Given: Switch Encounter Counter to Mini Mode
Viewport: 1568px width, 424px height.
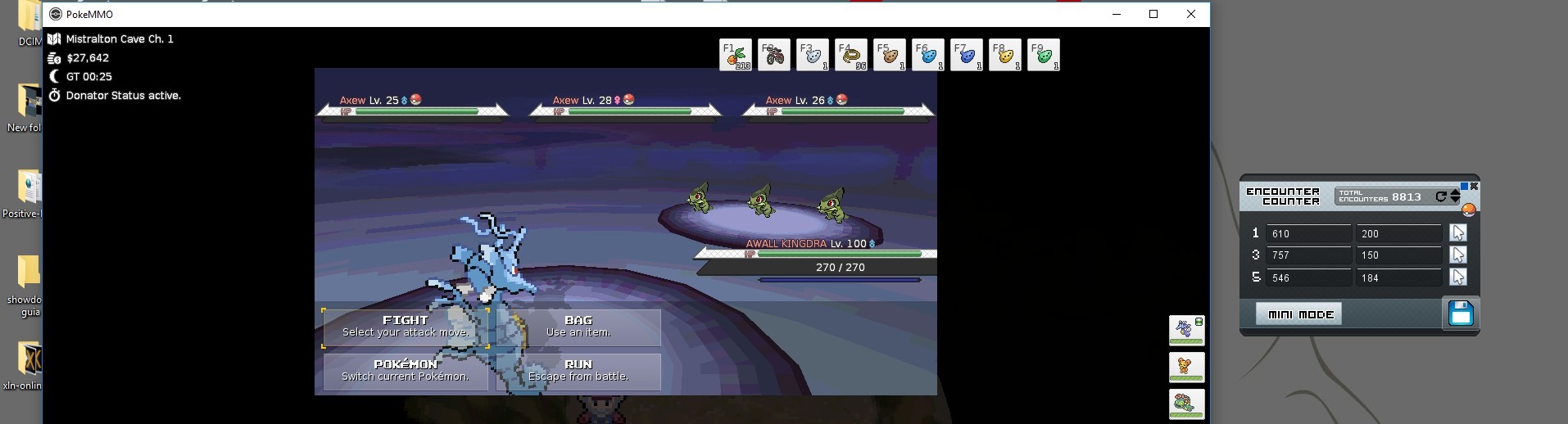Looking at the screenshot, I should pos(1298,314).
